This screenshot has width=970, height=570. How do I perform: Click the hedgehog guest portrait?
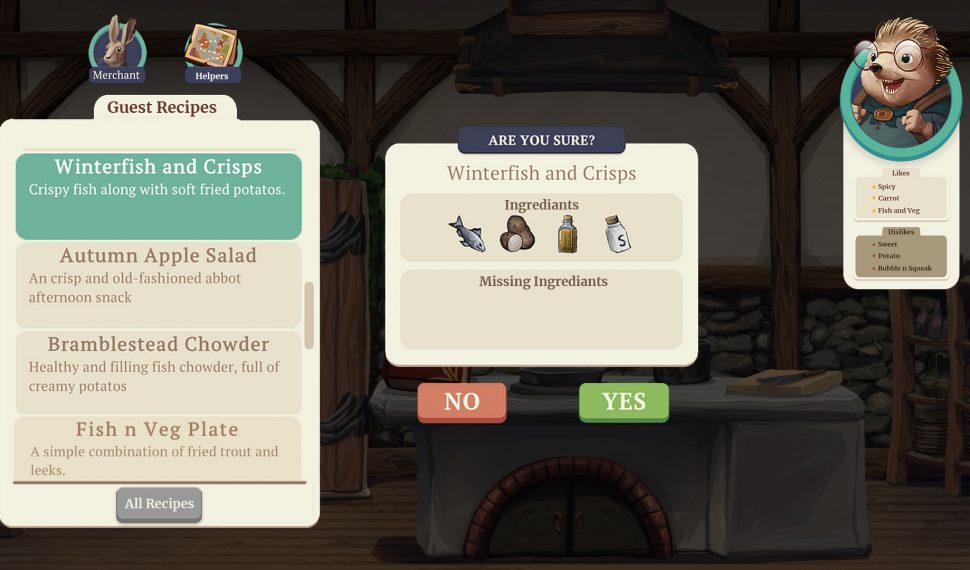point(900,92)
